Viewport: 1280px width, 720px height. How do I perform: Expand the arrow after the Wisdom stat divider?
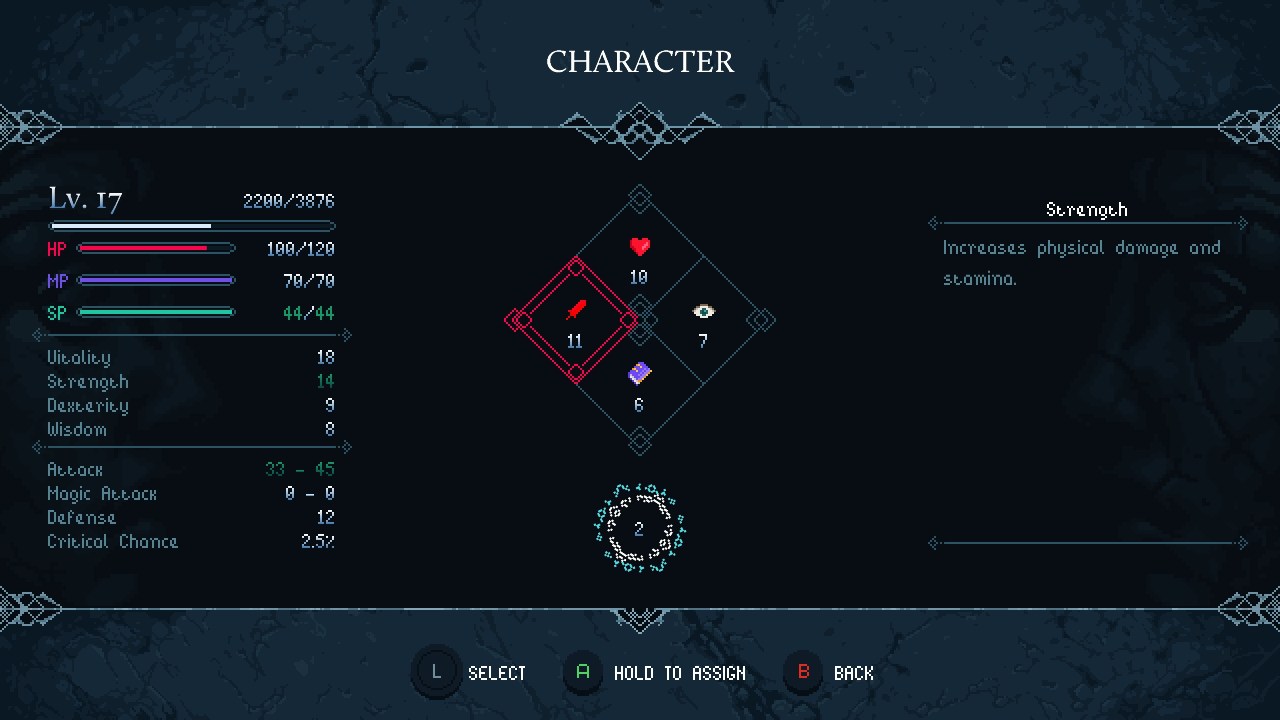pyautogui.click(x=345, y=447)
